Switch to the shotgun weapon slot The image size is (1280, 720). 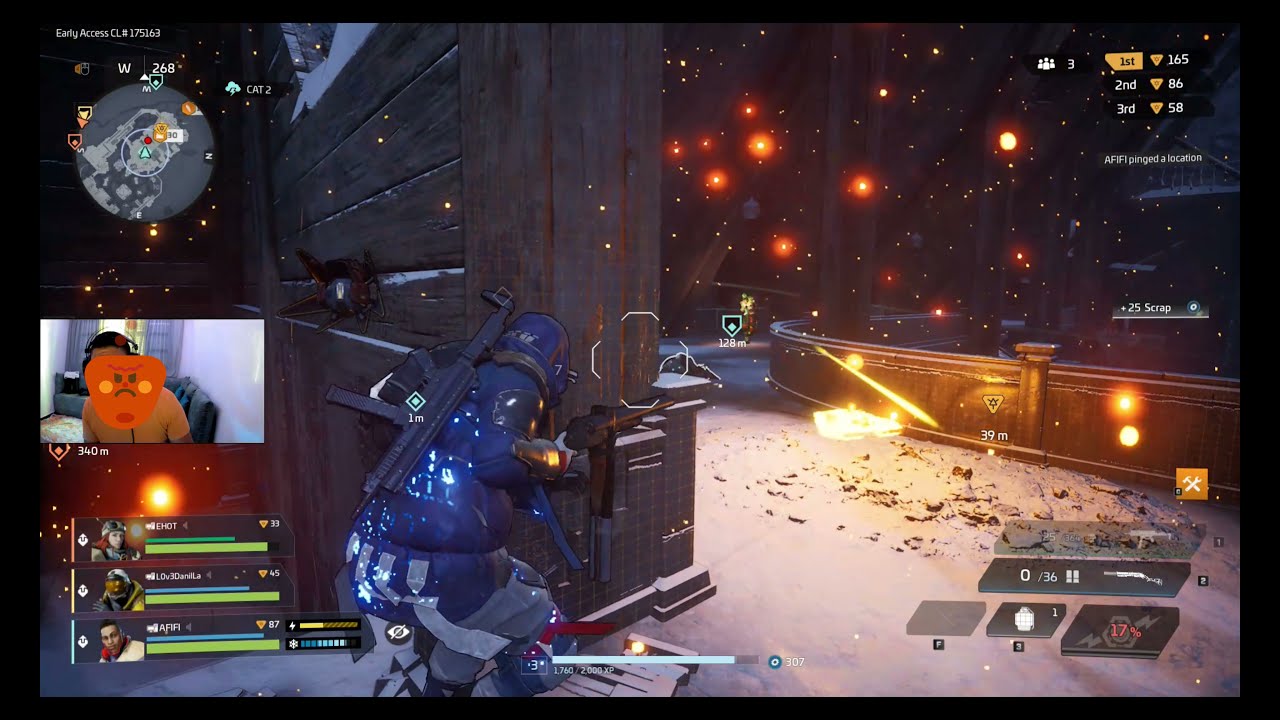[x=1084, y=577]
